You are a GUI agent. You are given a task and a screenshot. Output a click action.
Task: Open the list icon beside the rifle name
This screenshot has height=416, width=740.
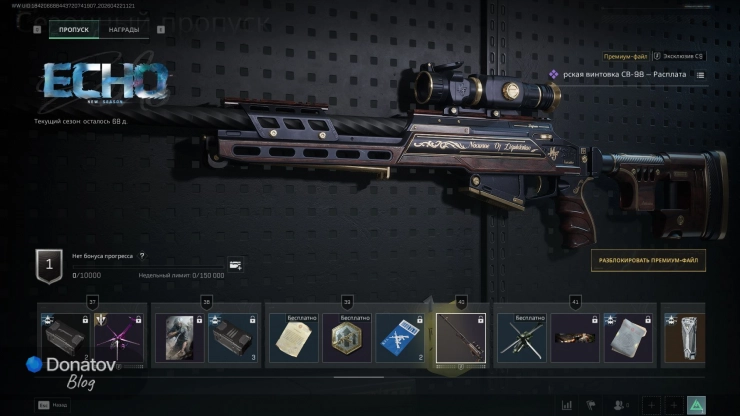click(x=700, y=75)
